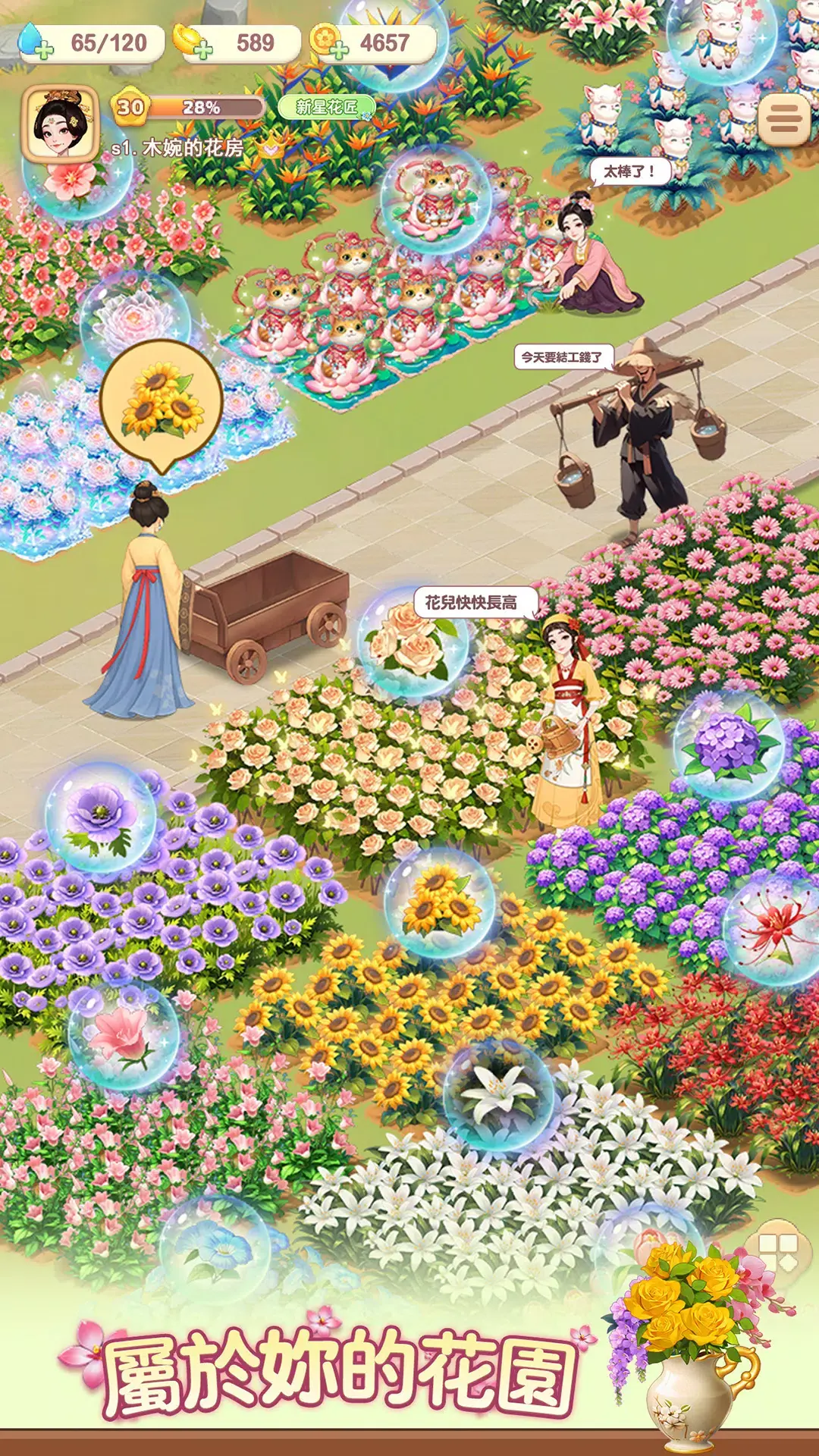The height and width of the screenshot is (1456, 819).
Task: Tap the 新星花匠 title badge
Action: pyautogui.click(x=326, y=108)
